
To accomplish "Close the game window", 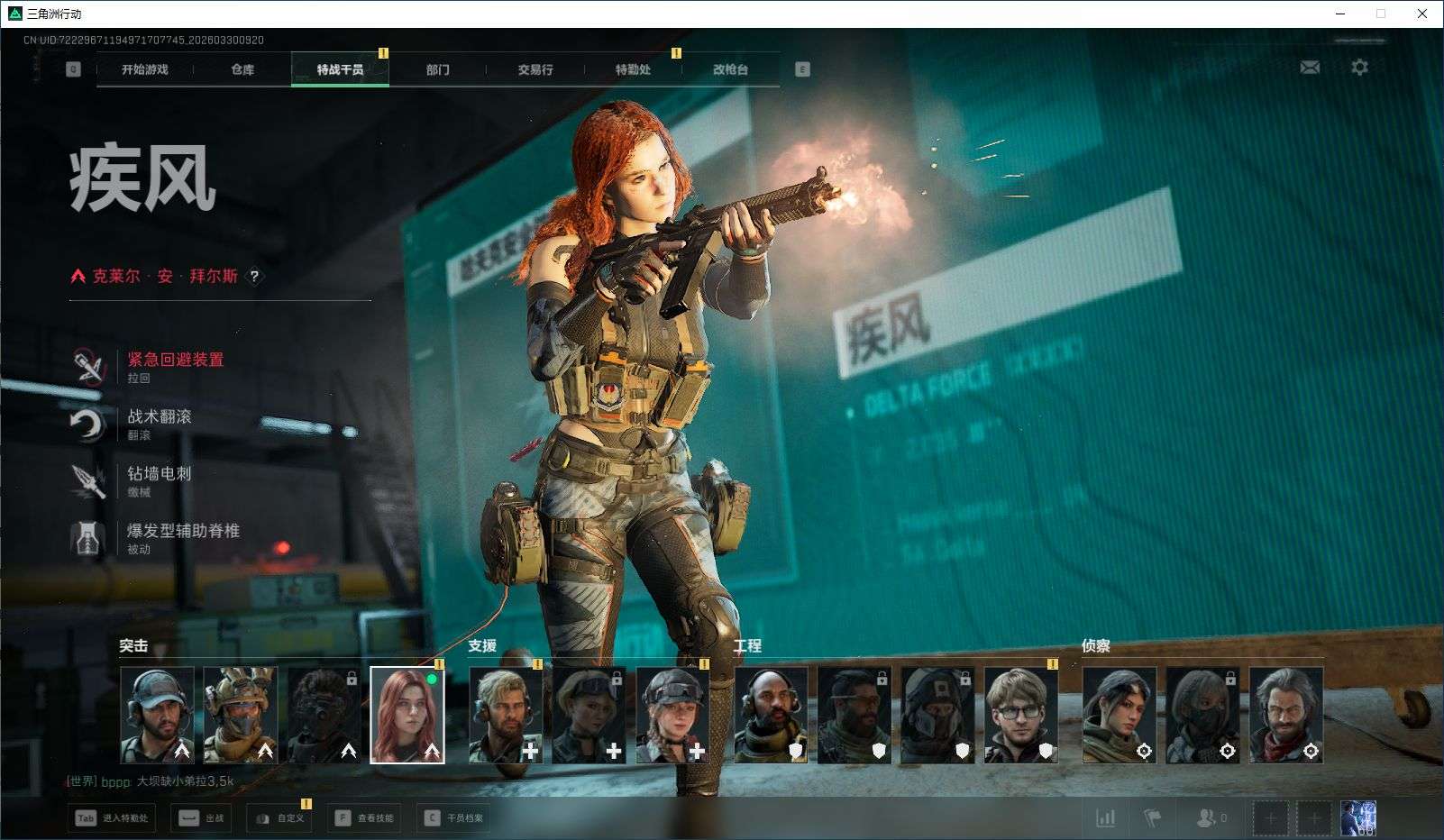I will coord(1422,14).
